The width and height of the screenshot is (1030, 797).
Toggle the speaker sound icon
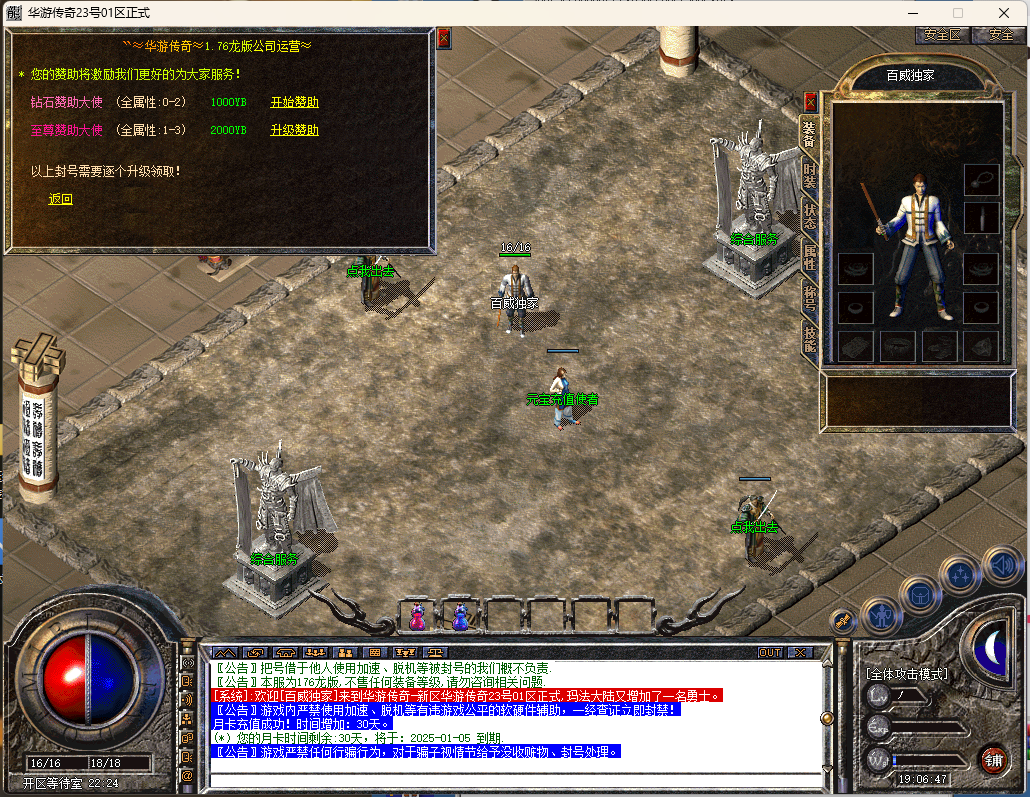click(x=1001, y=567)
